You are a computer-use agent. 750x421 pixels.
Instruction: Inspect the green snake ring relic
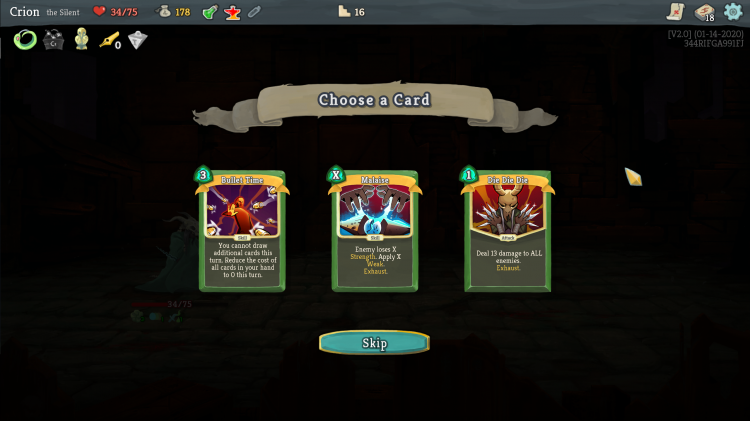(x=25, y=40)
